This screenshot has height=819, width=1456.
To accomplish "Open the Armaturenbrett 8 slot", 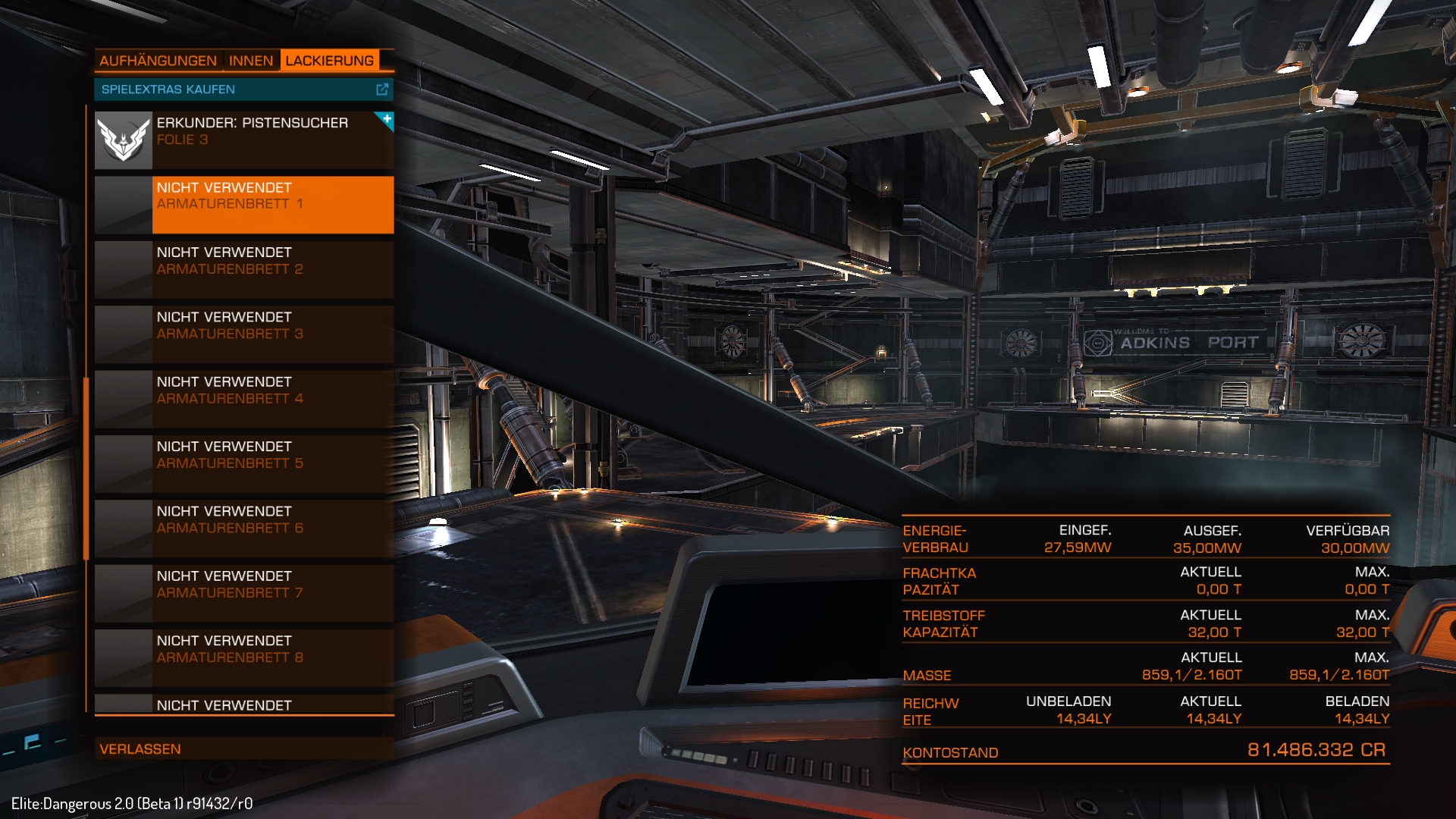I will coord(273,657).
